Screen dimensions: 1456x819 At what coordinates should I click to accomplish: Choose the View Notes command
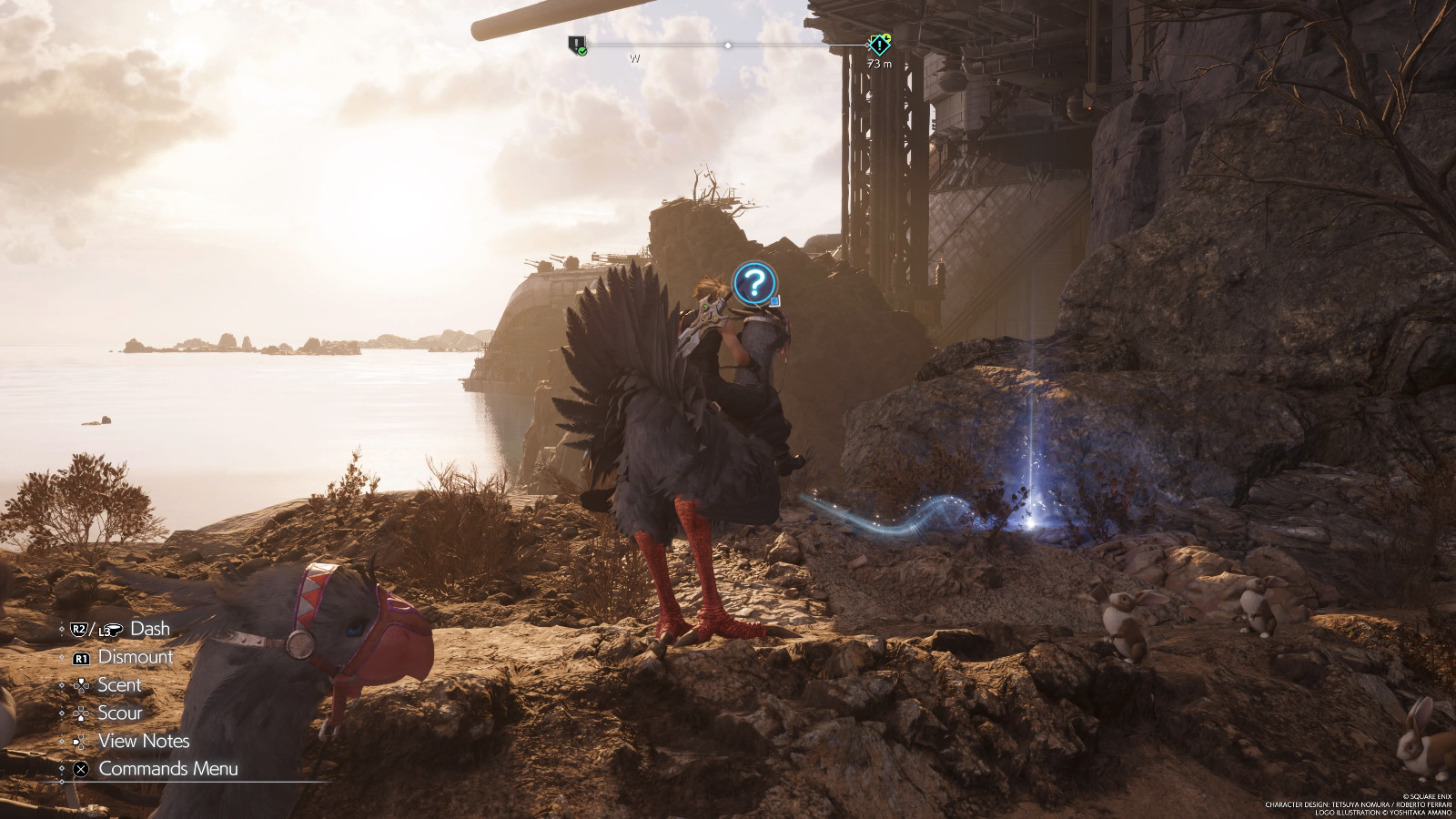pos(143,741)
